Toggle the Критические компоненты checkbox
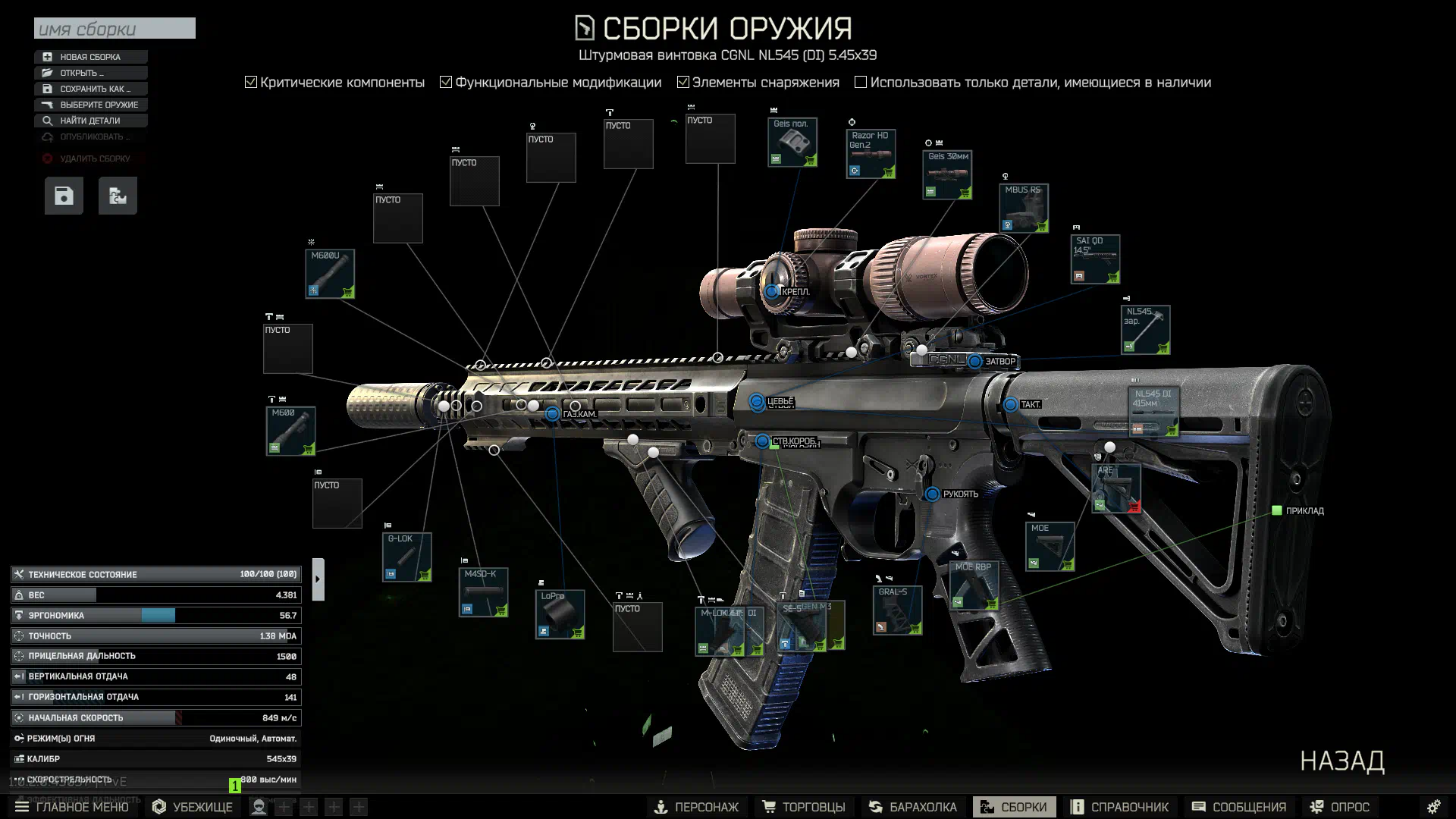1456x819 pixels. 251,82
